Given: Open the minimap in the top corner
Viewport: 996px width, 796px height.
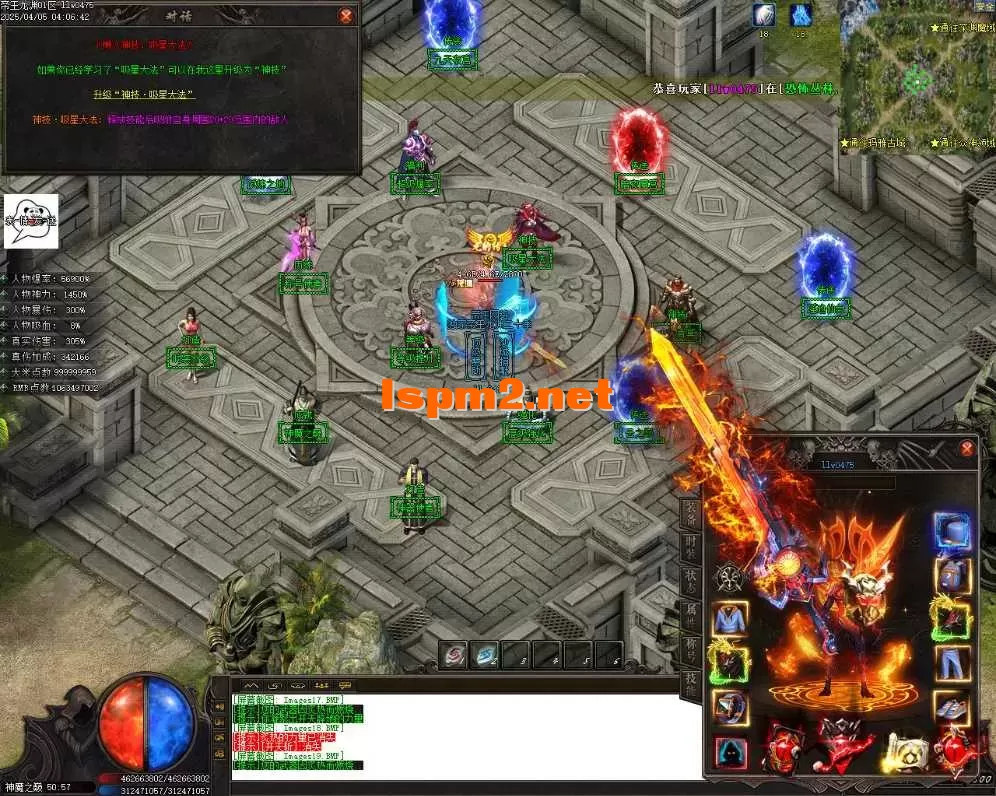Looking at the screenshot, I should [x=916, y=75].
